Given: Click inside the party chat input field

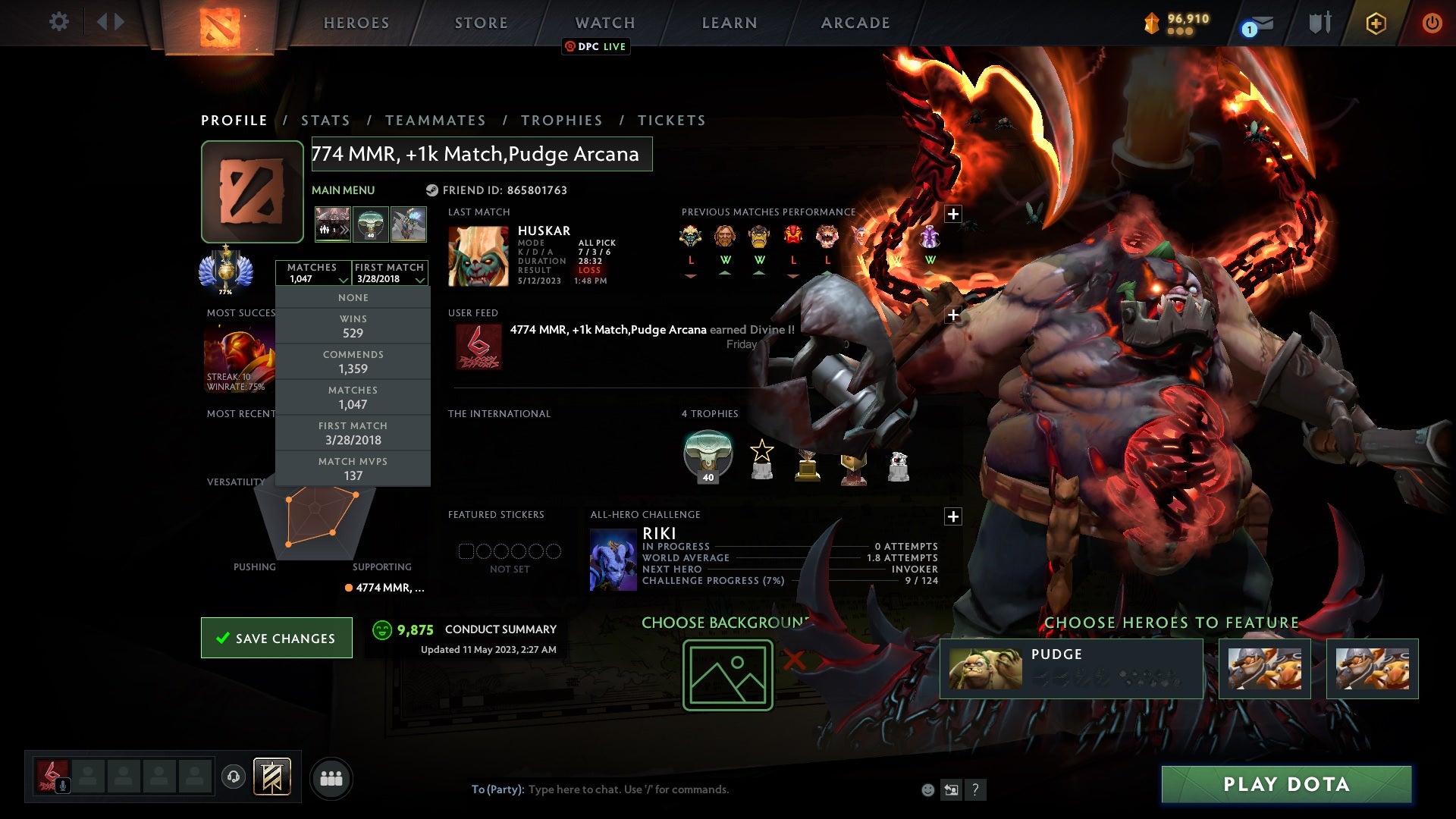Looking at the screenshot, I should (x=645, y=789).
